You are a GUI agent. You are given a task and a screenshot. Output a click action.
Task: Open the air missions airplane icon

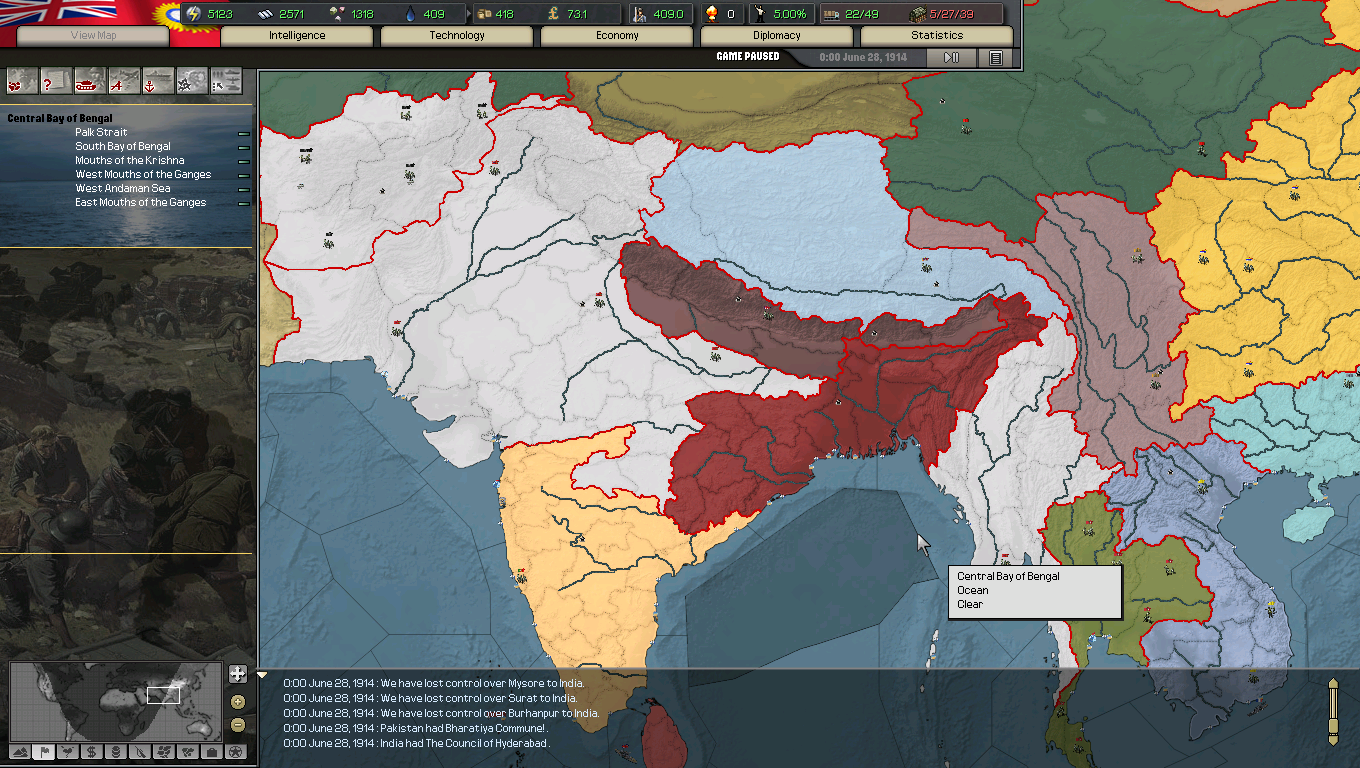(122, 80)
